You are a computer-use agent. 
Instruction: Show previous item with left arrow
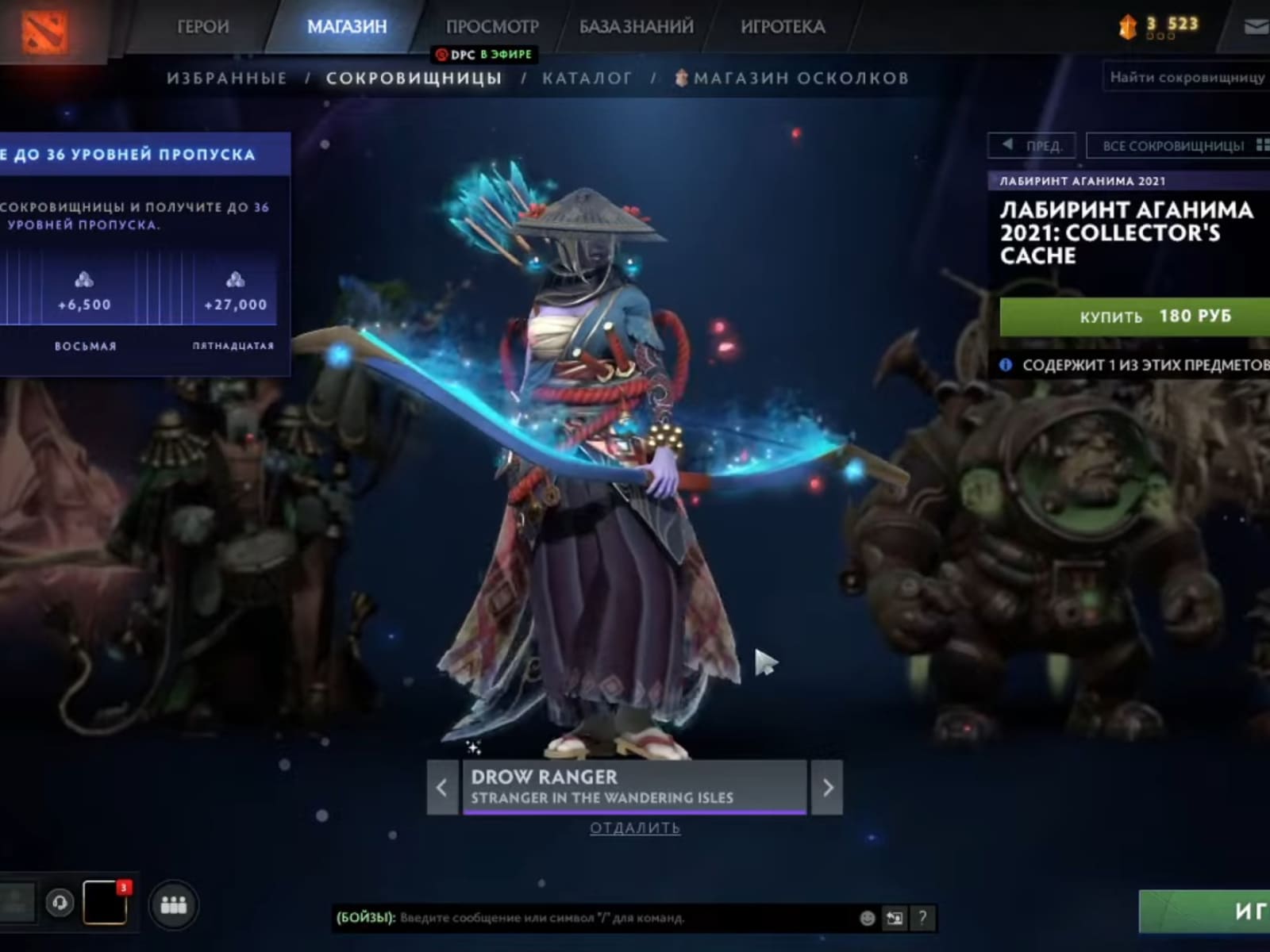point(442,788)
